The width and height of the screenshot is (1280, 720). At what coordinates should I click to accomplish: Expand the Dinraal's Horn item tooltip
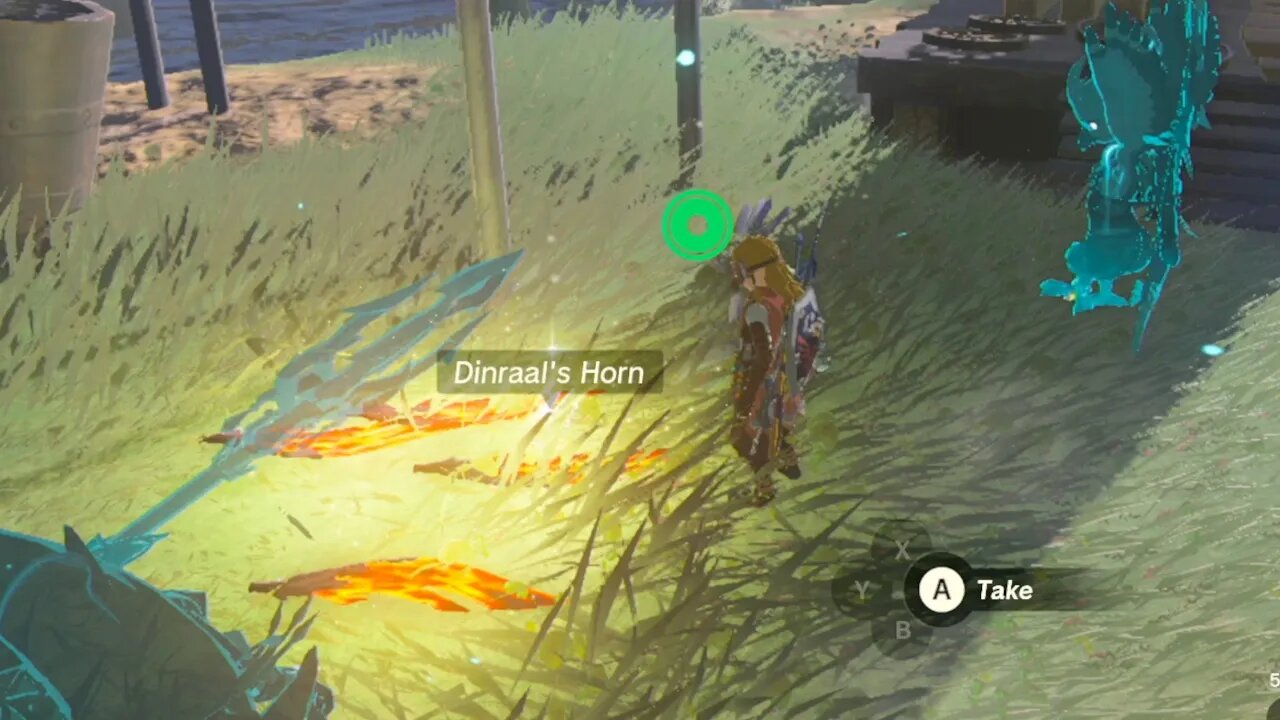[x=550, y=373]
